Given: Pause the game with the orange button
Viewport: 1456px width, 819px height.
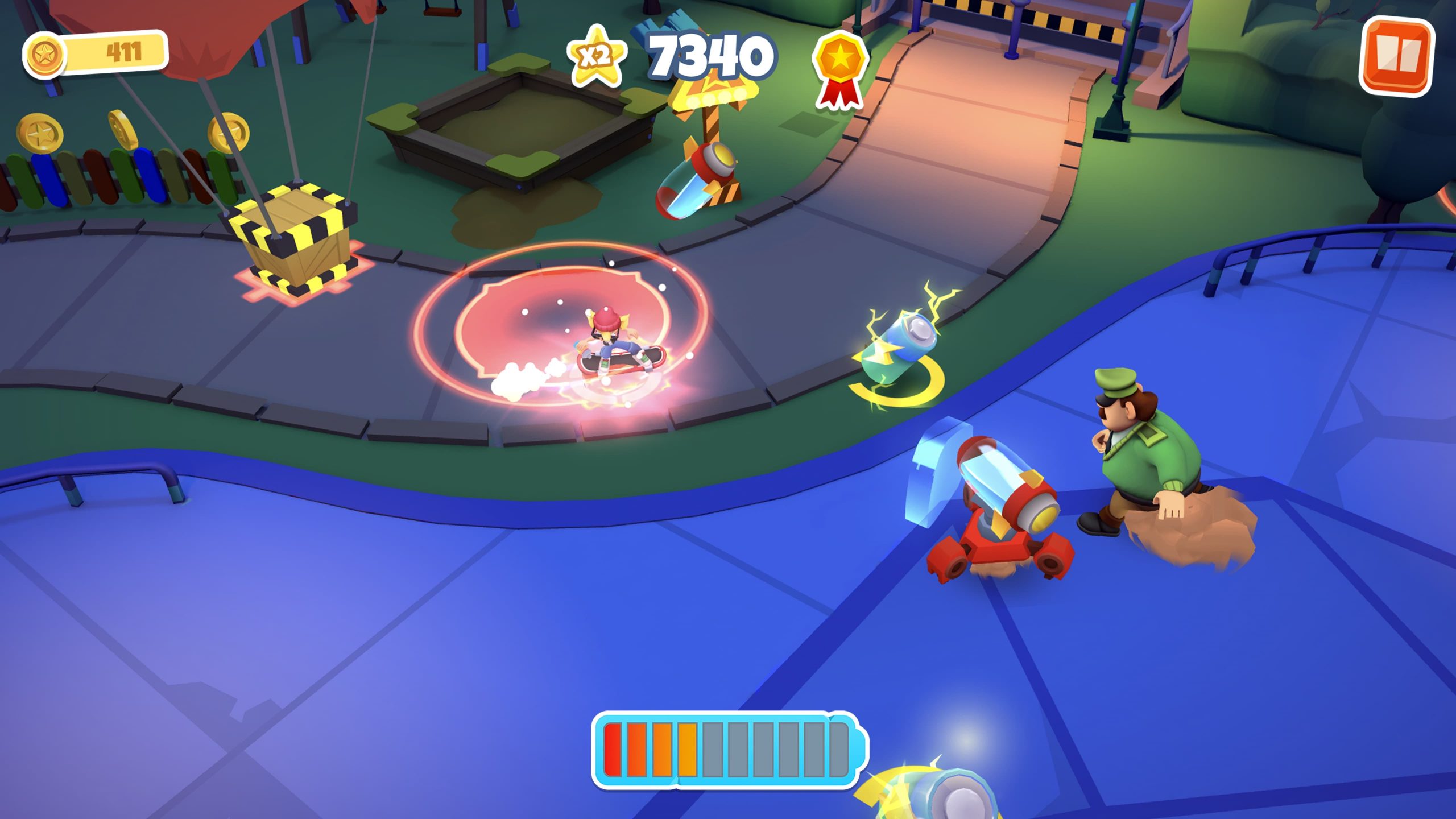Looking at the screenshot, I should point(1396,55).
